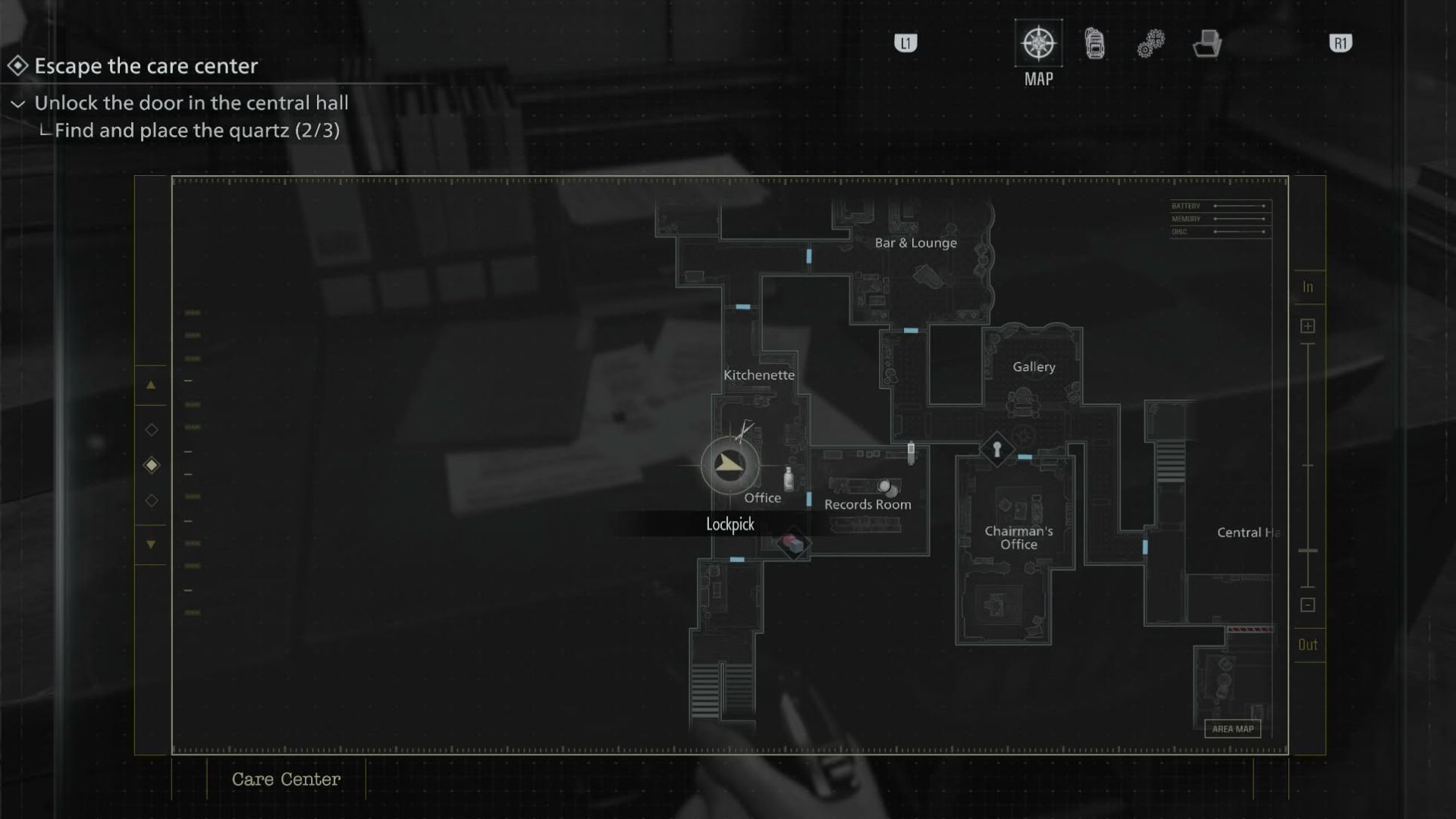This screenshot has width=1456, height=819.
Task: Select the item marker in the Records Room
Action: click(x=886, y=488)
